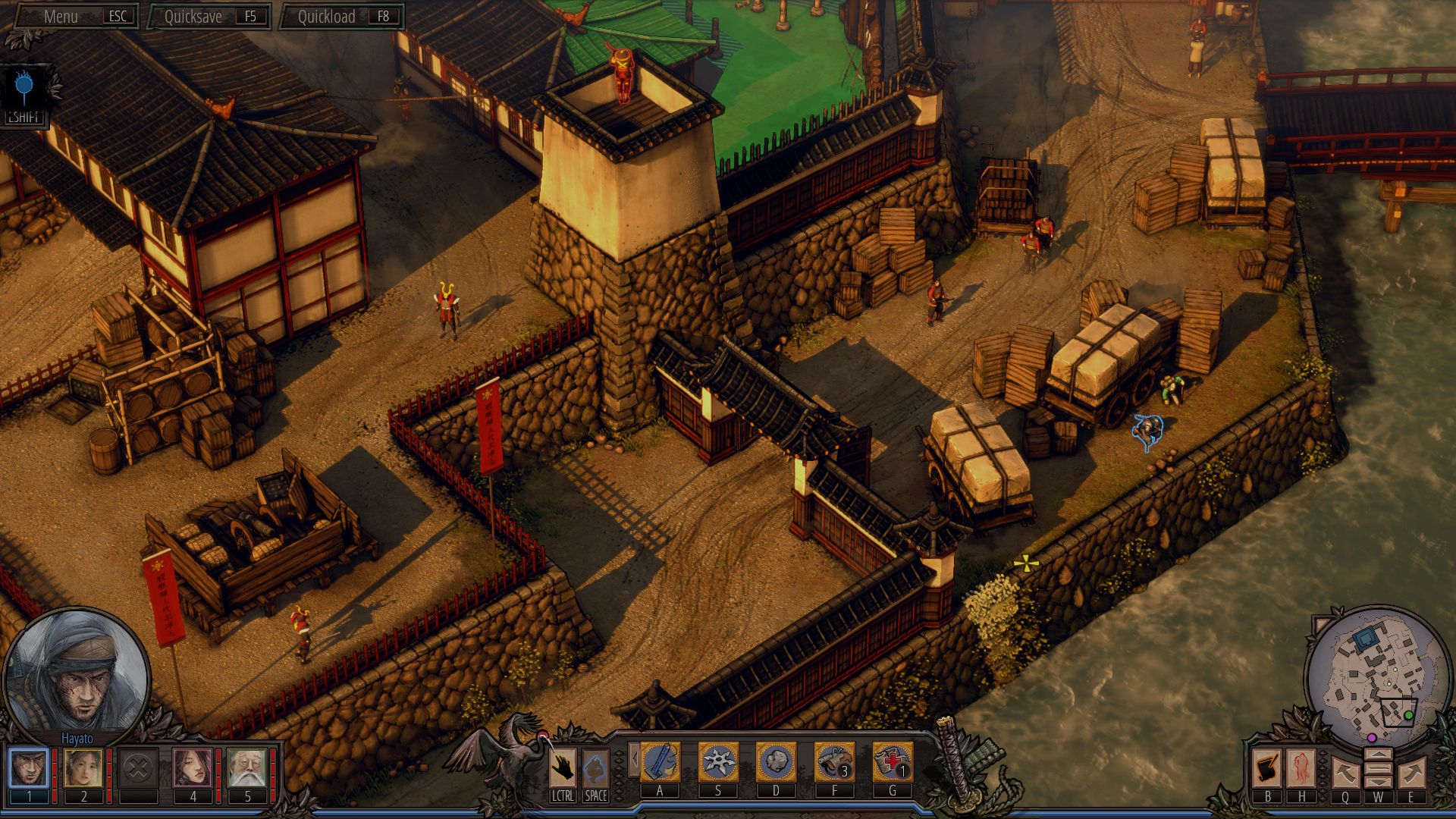Select the white-bearded old man portrait
This screenshot has width=1456, height=819.
pyautogui.click(x=247, y=768)
